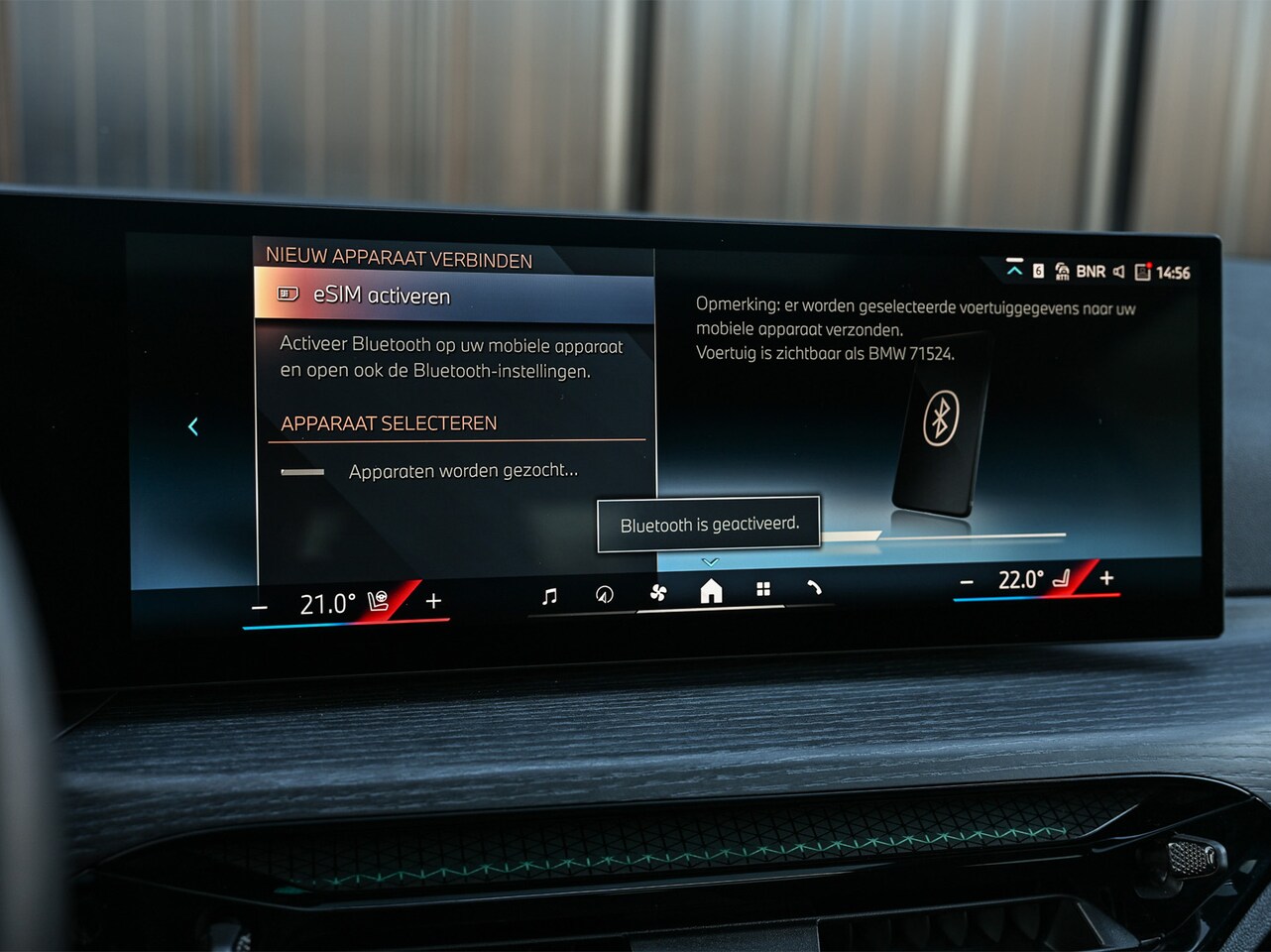1271x952 pixels.
Task: Expand the status bar chevron
Action: 1014,269
